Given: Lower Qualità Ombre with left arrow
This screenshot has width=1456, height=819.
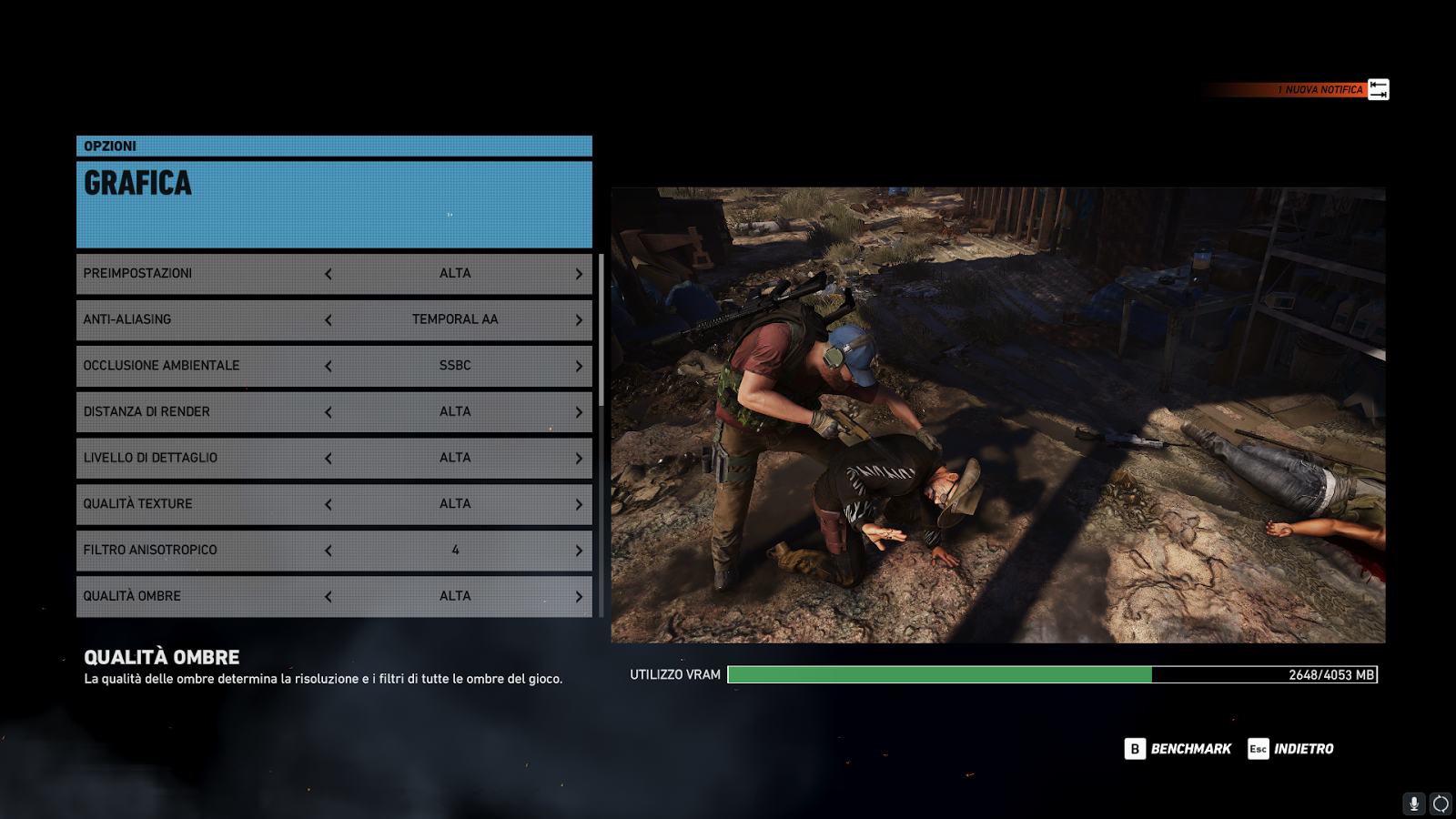Looking at the screenshot, I should click(329, 597).
